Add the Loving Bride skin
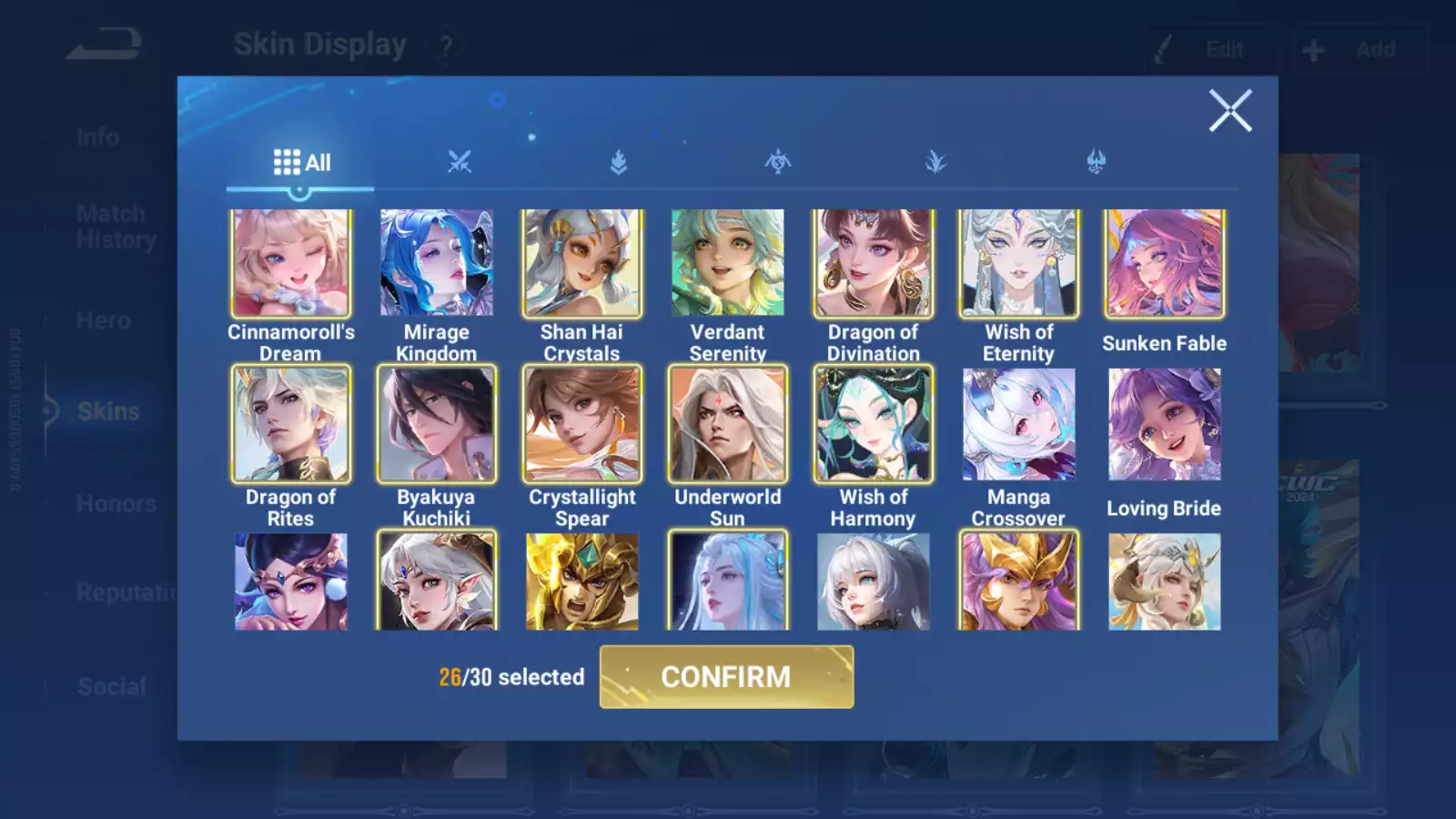This screenshot has width=1456, height=819. click(1164, 424)
